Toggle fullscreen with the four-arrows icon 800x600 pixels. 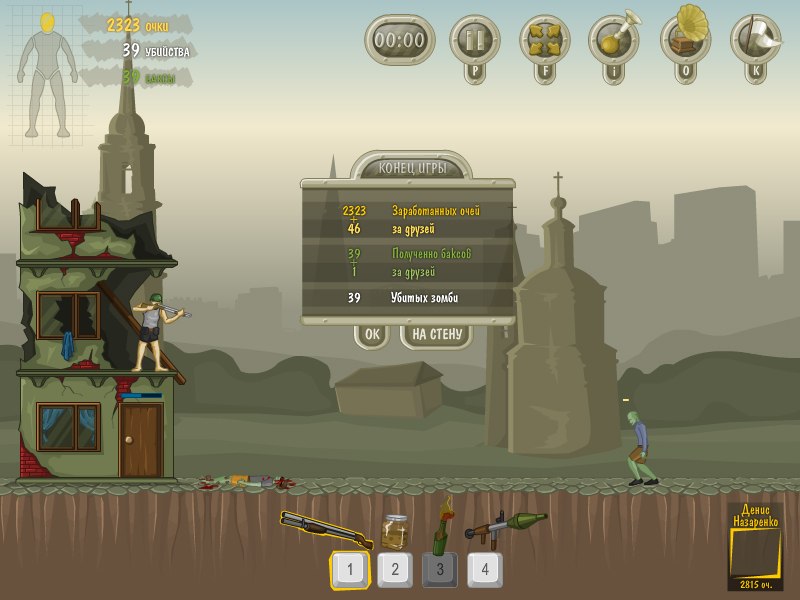[545, 40]
